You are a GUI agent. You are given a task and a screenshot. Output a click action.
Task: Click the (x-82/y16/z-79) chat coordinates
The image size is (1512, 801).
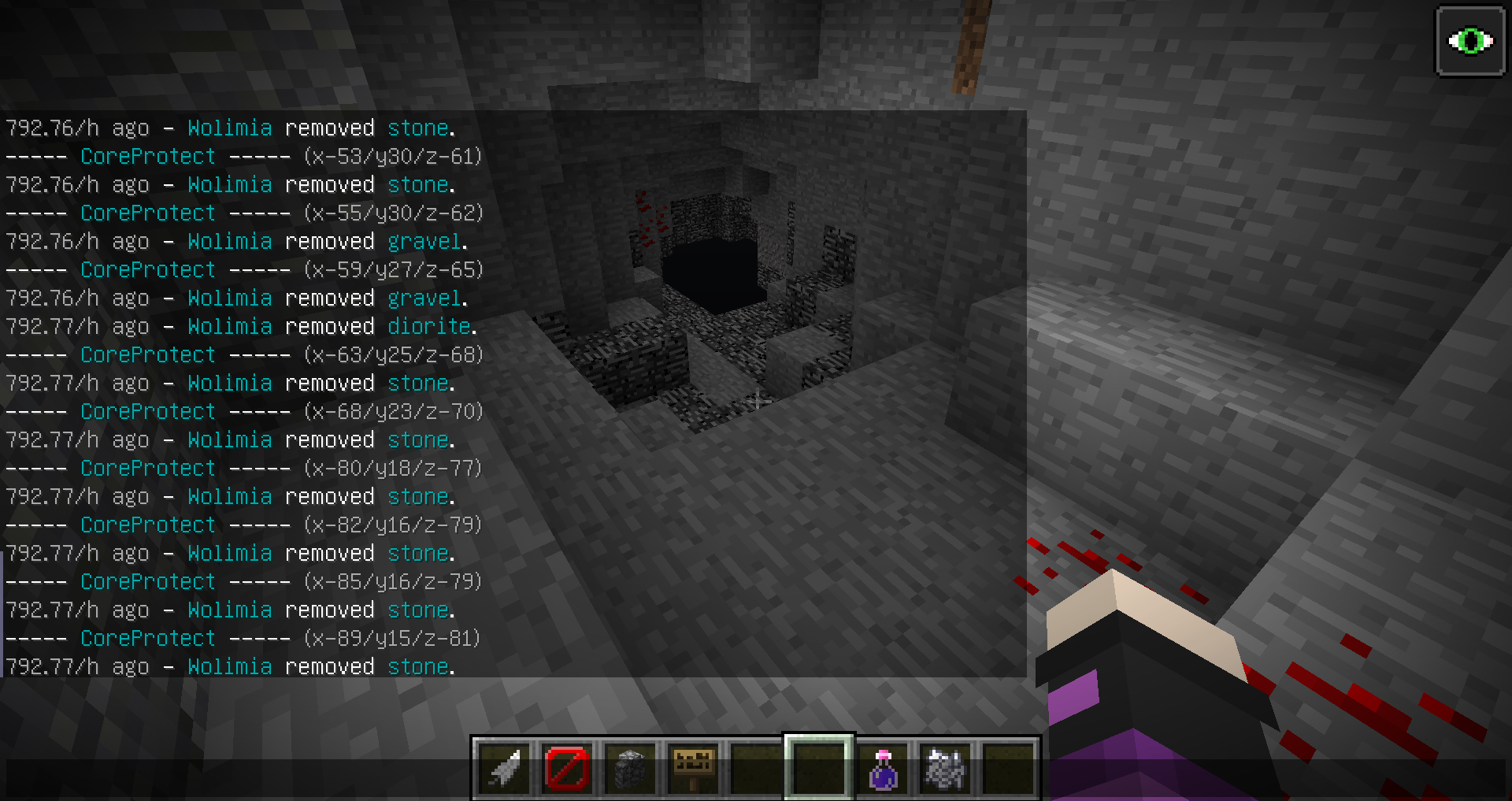[x=393, y=525]
